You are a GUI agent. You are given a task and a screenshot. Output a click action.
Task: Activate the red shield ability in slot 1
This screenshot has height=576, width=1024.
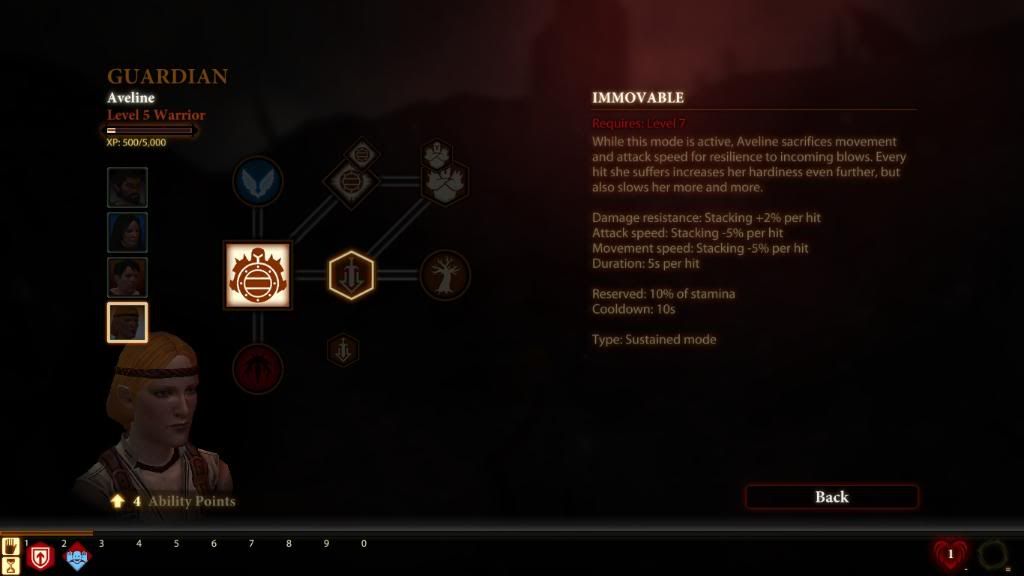click(40, 557)
